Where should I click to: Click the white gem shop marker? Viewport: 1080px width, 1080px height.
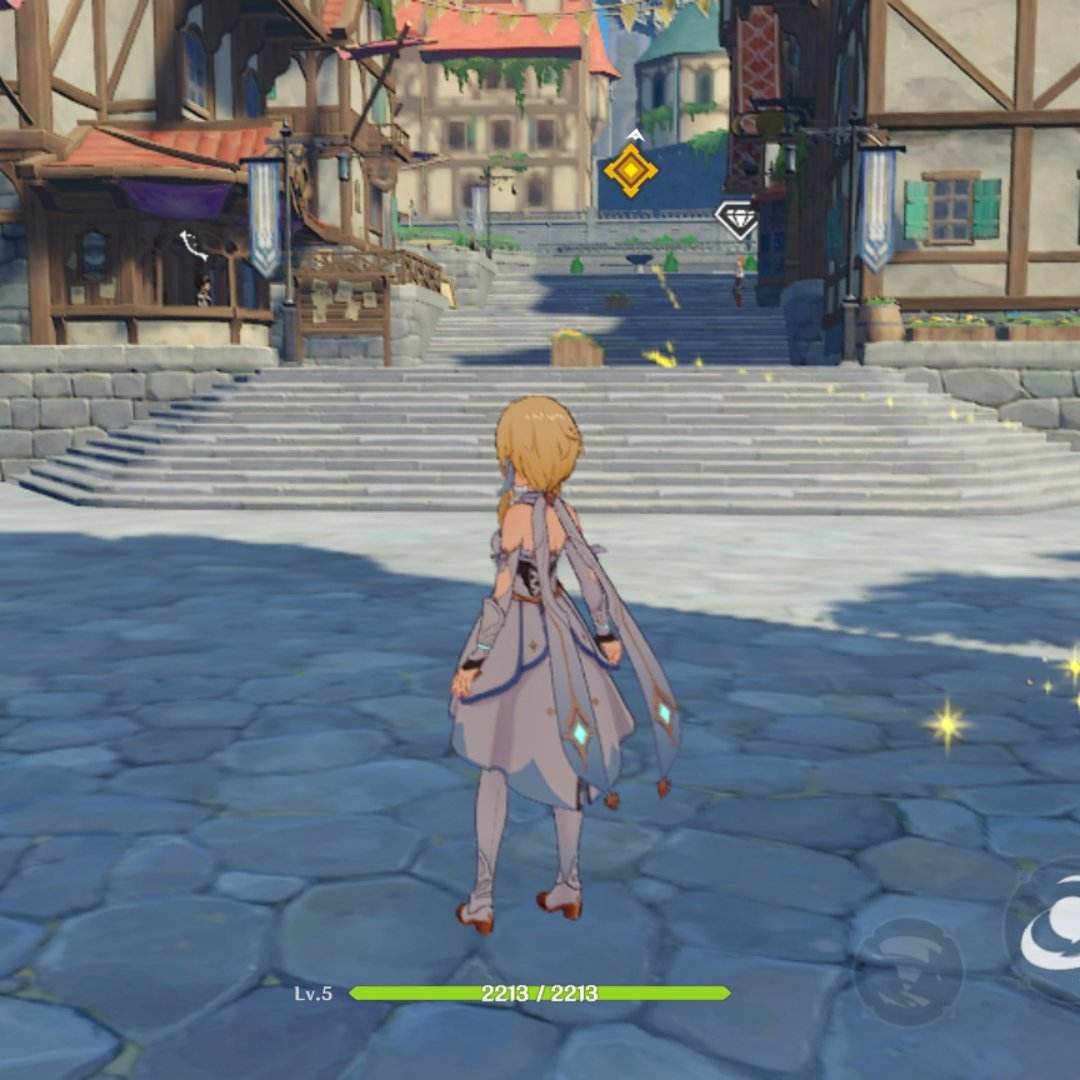(737, 219)
